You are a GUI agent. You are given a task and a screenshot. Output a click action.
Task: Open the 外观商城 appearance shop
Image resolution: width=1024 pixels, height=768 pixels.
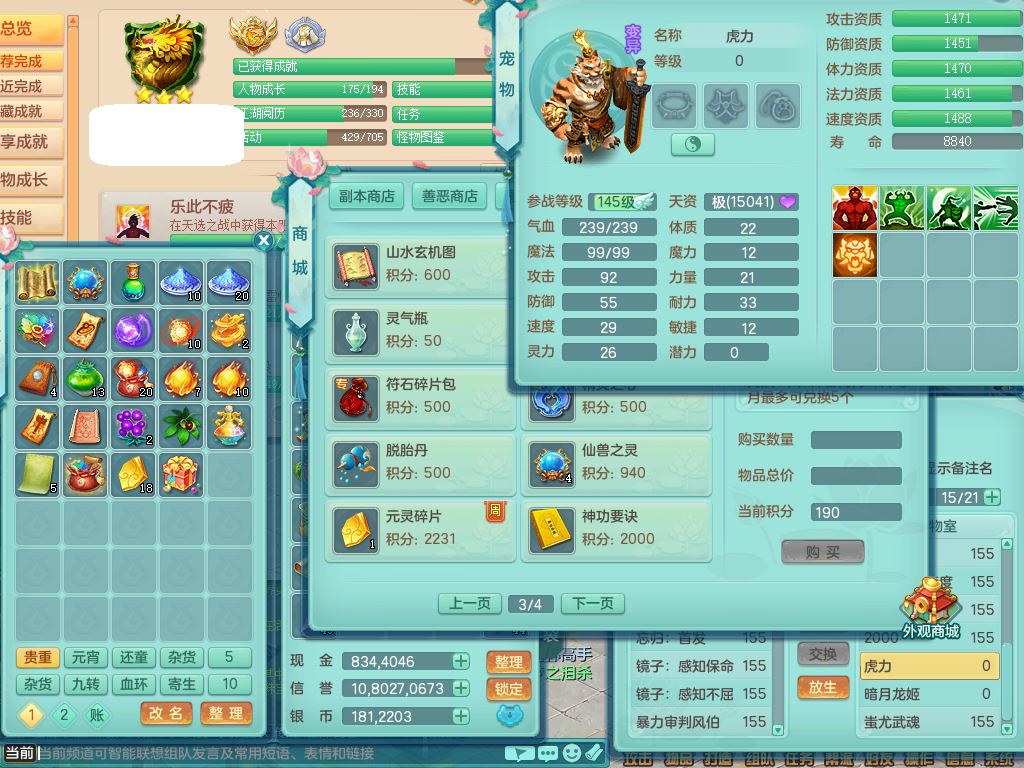pos(930,610)
